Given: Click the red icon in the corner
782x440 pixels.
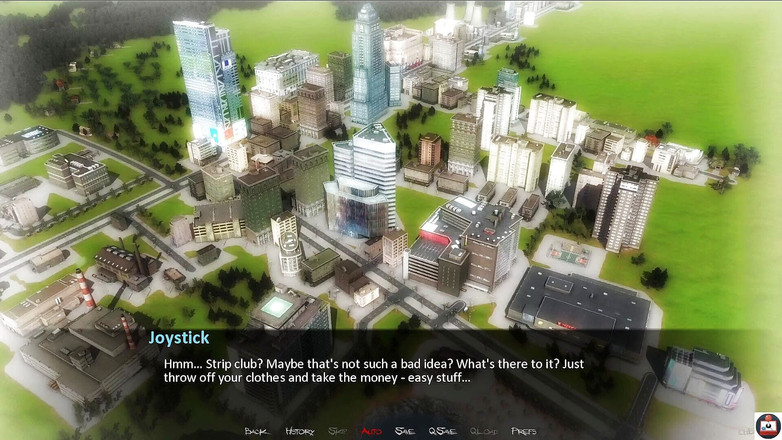Looking at the screenshot, I should [767, 424].
